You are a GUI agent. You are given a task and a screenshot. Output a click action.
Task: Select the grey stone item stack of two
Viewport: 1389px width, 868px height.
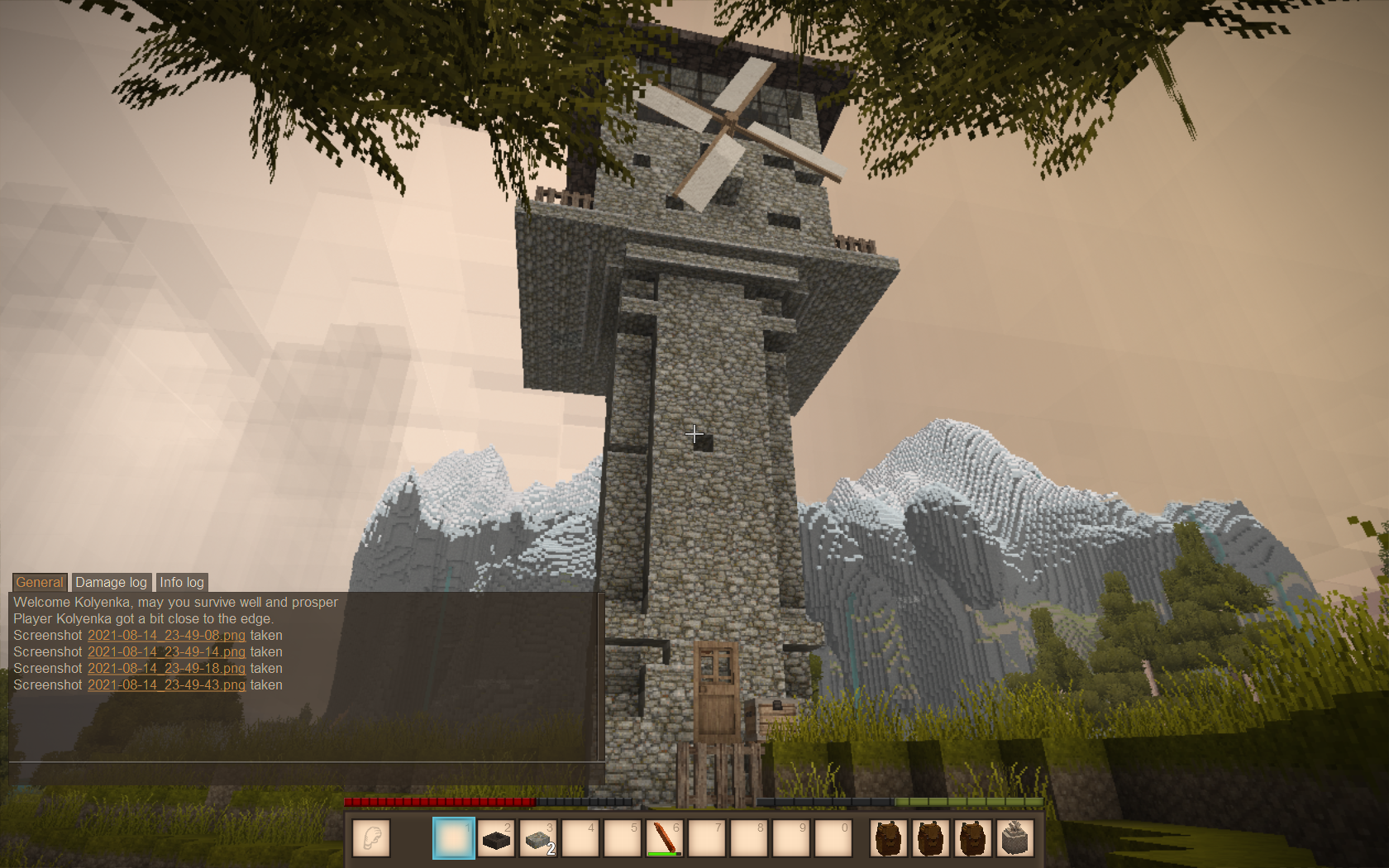[538, 838]
